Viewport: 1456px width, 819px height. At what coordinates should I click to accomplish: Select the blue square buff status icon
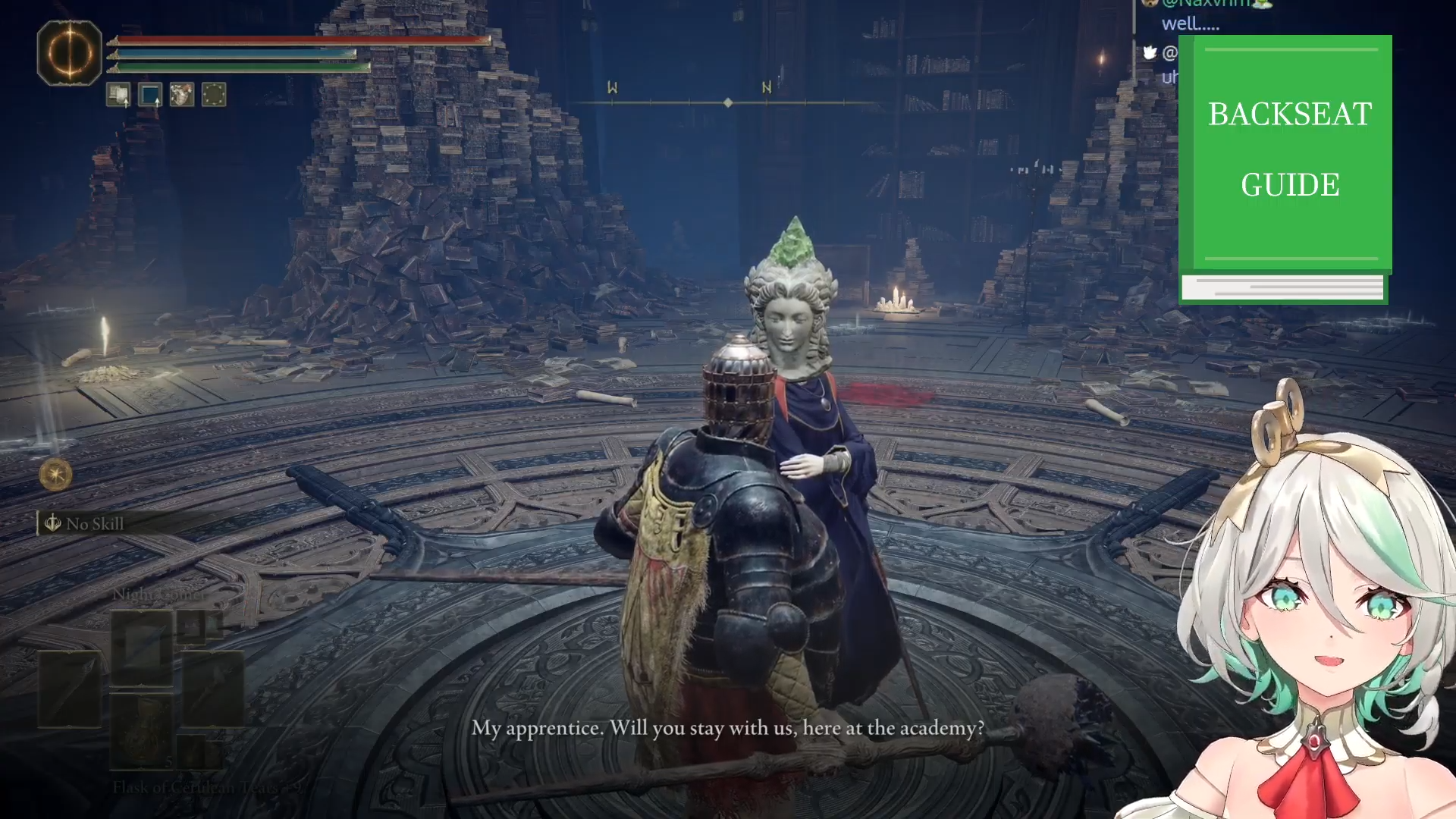(150, 95)
